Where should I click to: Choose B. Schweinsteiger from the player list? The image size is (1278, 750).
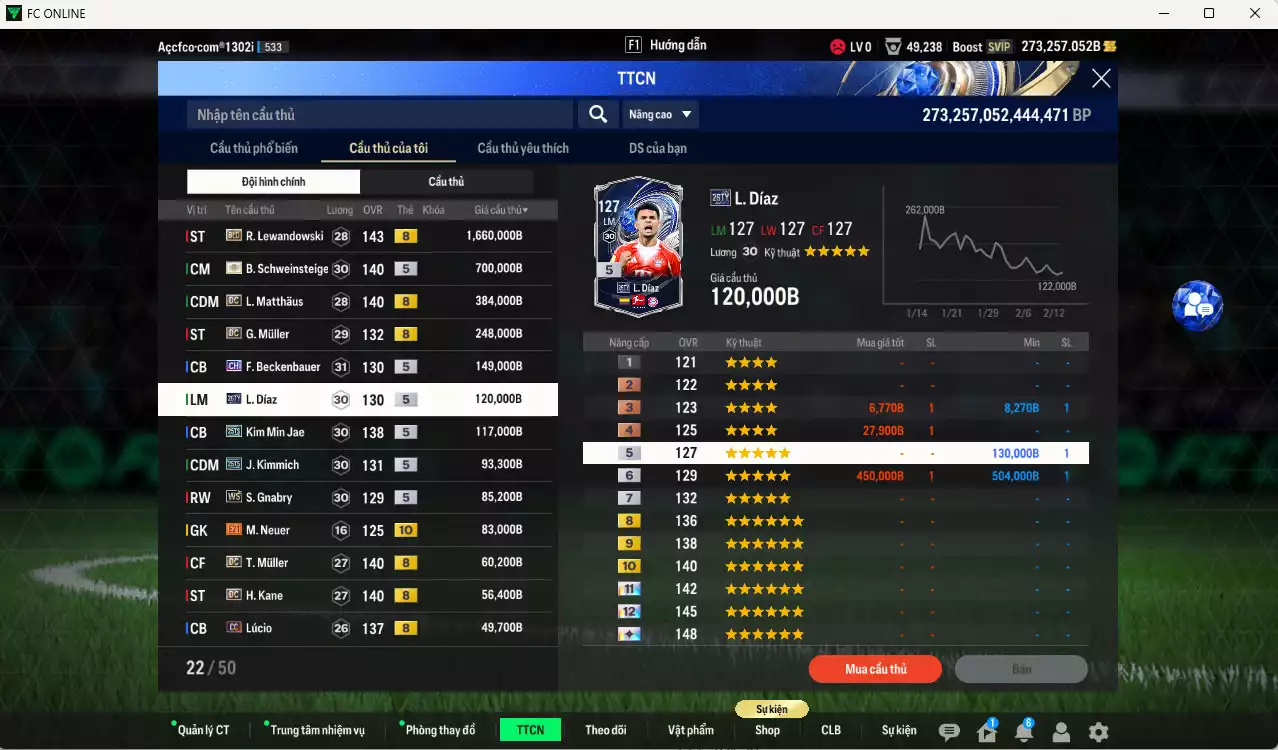click(x=357, y=269)
